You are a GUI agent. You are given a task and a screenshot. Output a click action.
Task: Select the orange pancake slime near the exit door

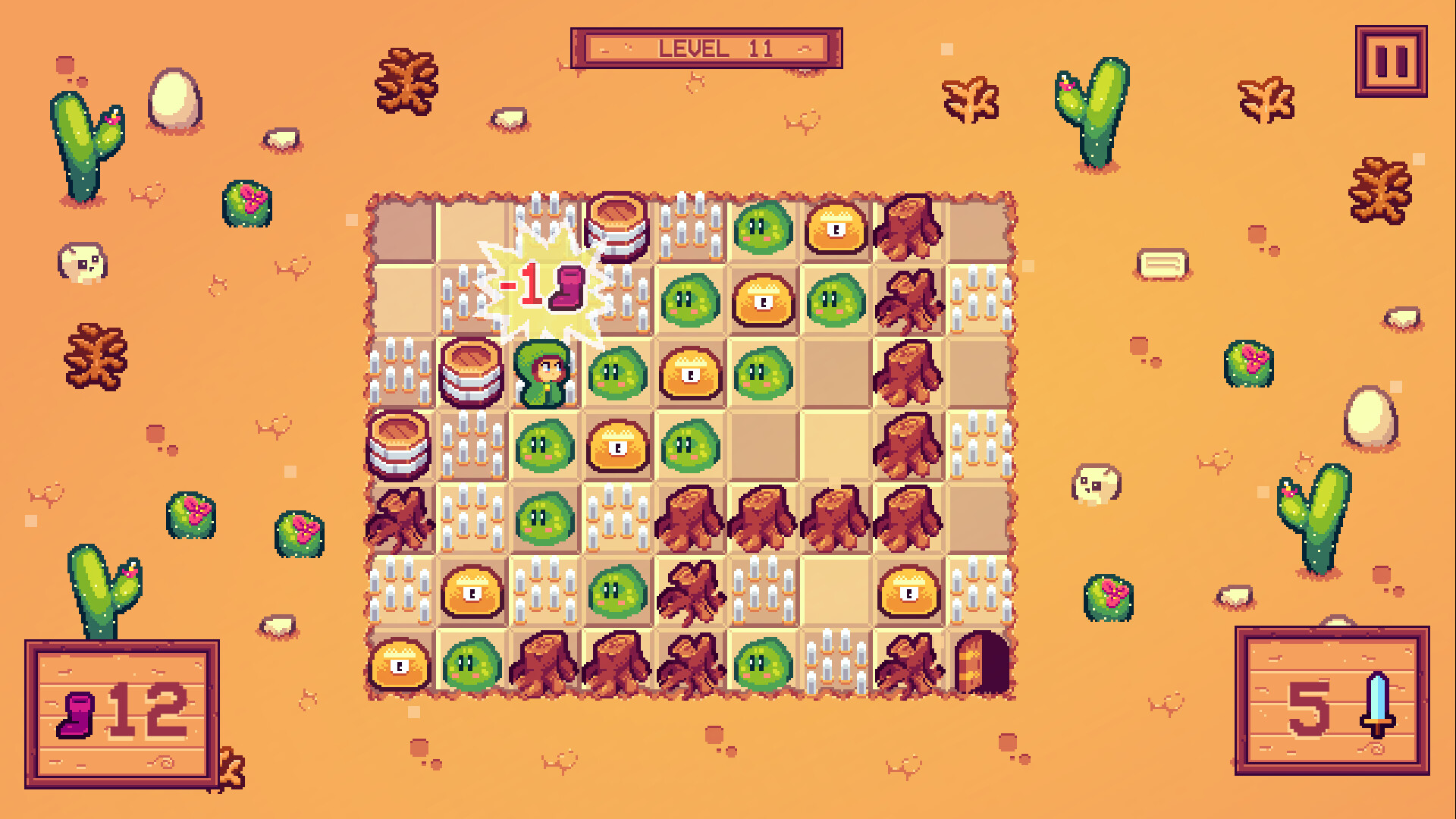[908, 594]
